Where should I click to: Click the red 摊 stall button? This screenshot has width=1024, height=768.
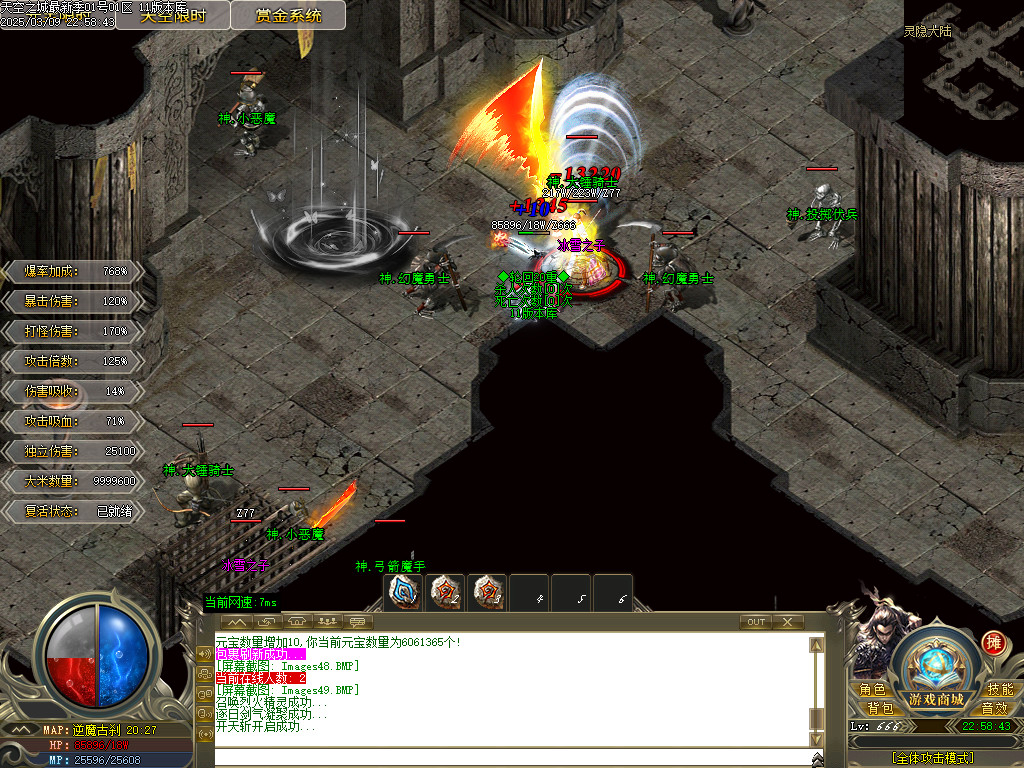(993, 642)
